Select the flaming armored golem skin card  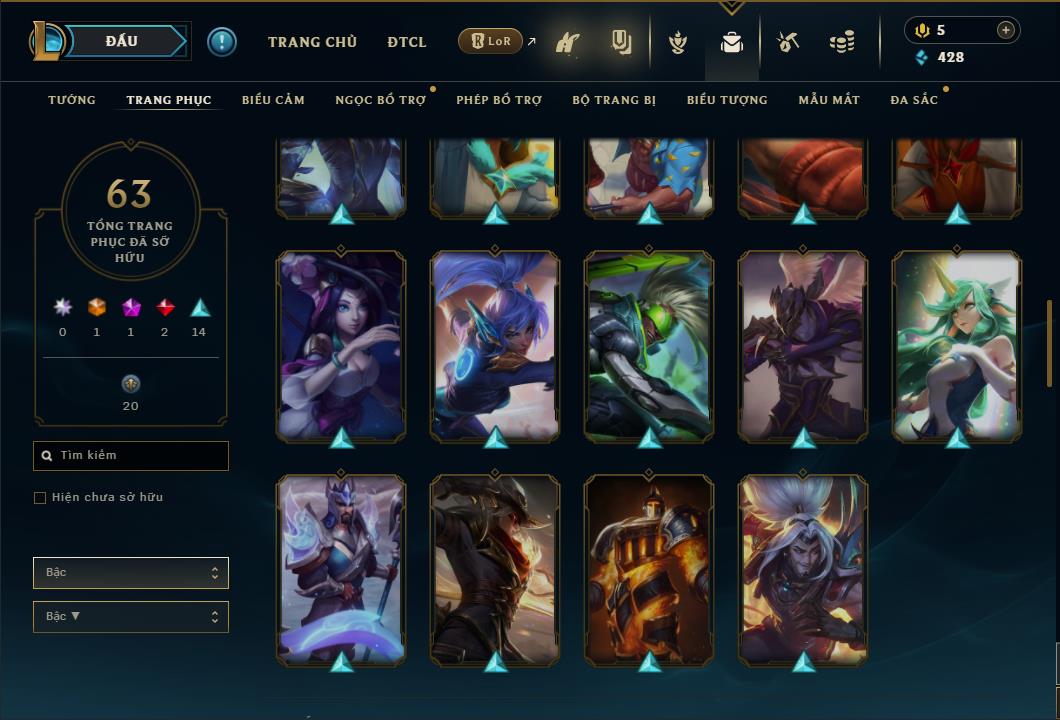click(649, 569)
